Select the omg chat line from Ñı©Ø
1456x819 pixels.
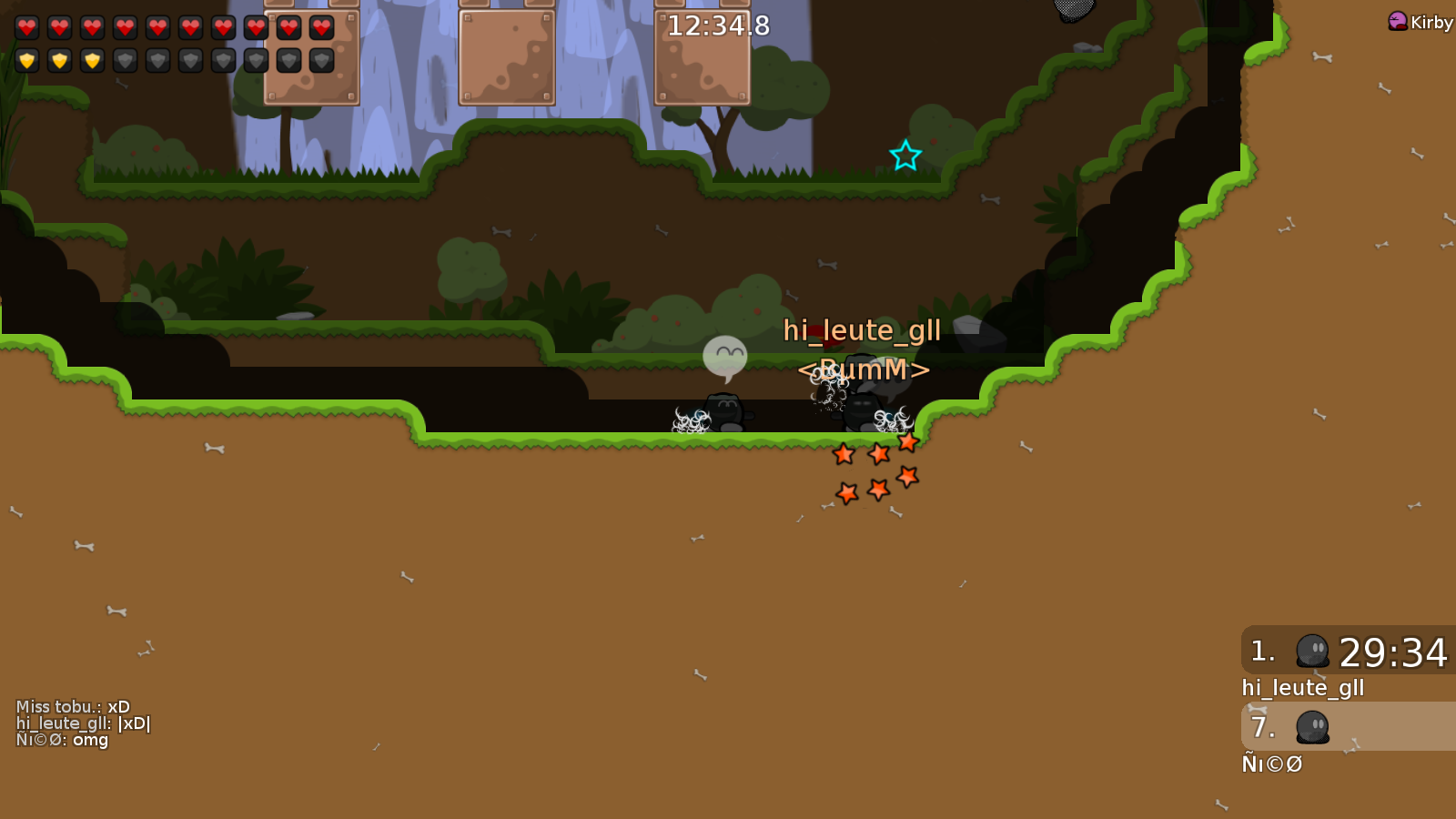click(x=62, y=740)
